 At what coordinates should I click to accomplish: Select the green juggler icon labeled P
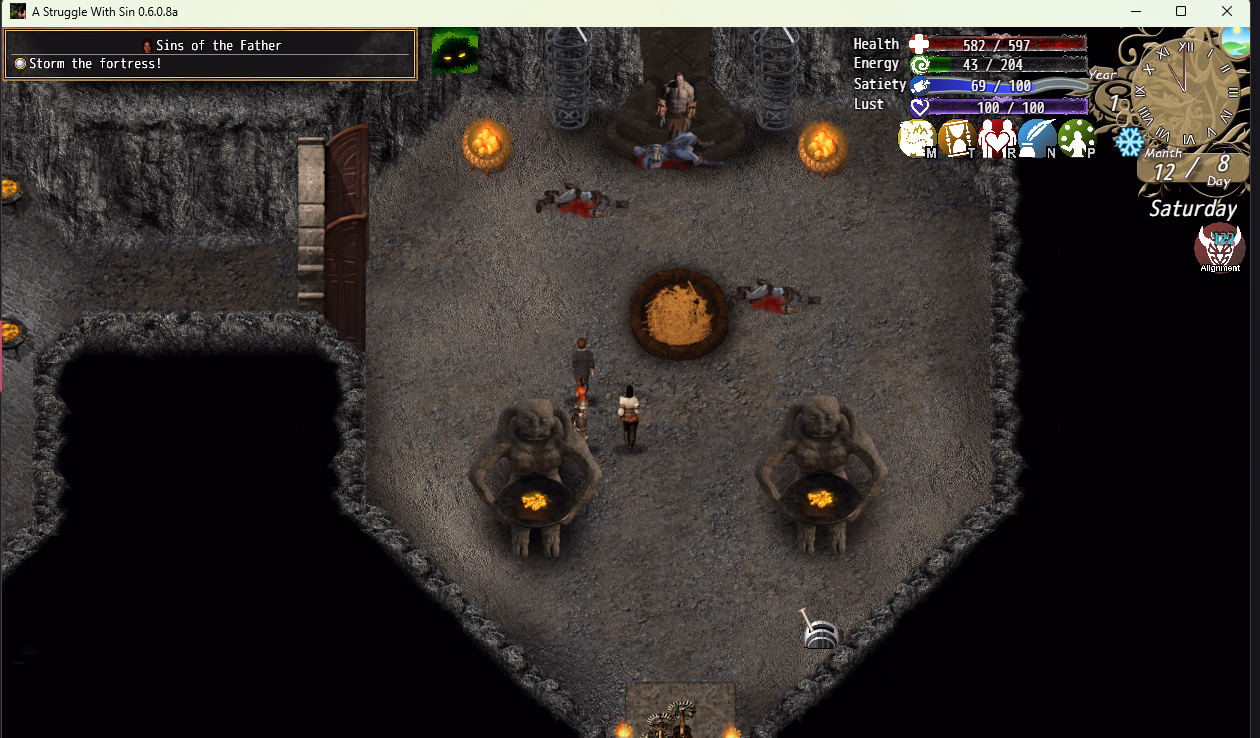1077,139
